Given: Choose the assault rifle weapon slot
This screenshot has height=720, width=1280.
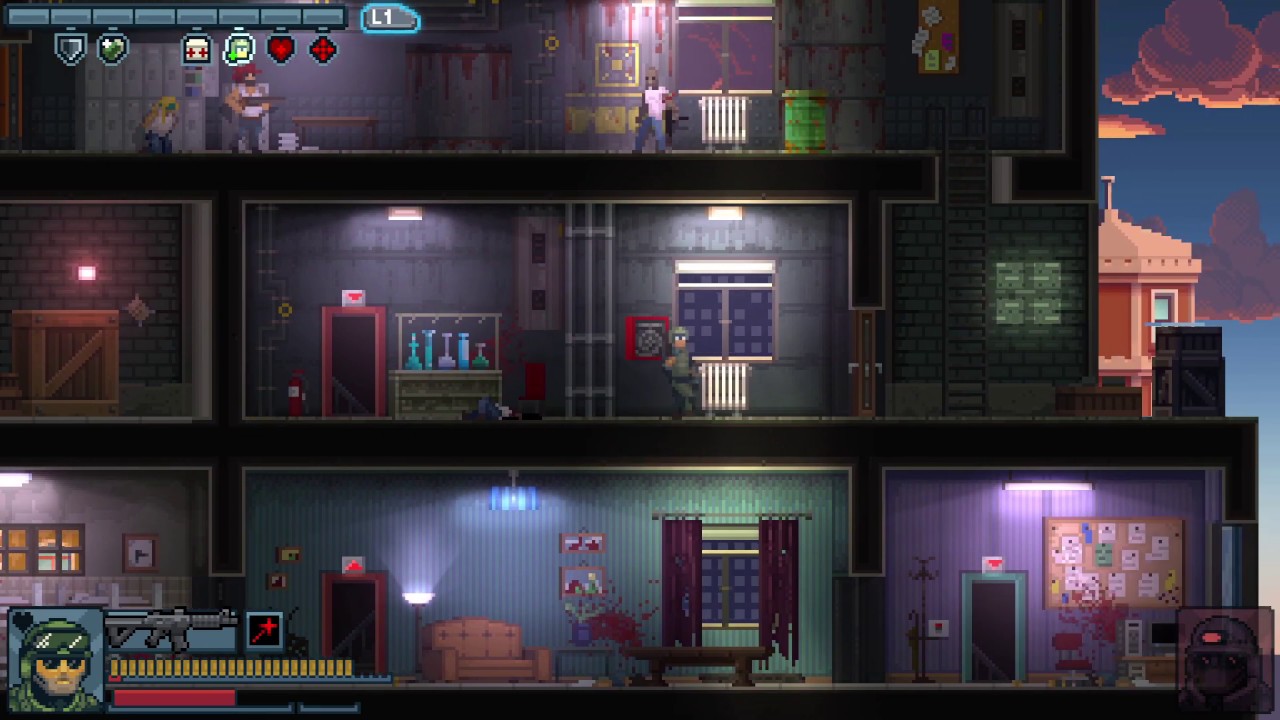Looking at the screenshot, I should tap(170, 630).
